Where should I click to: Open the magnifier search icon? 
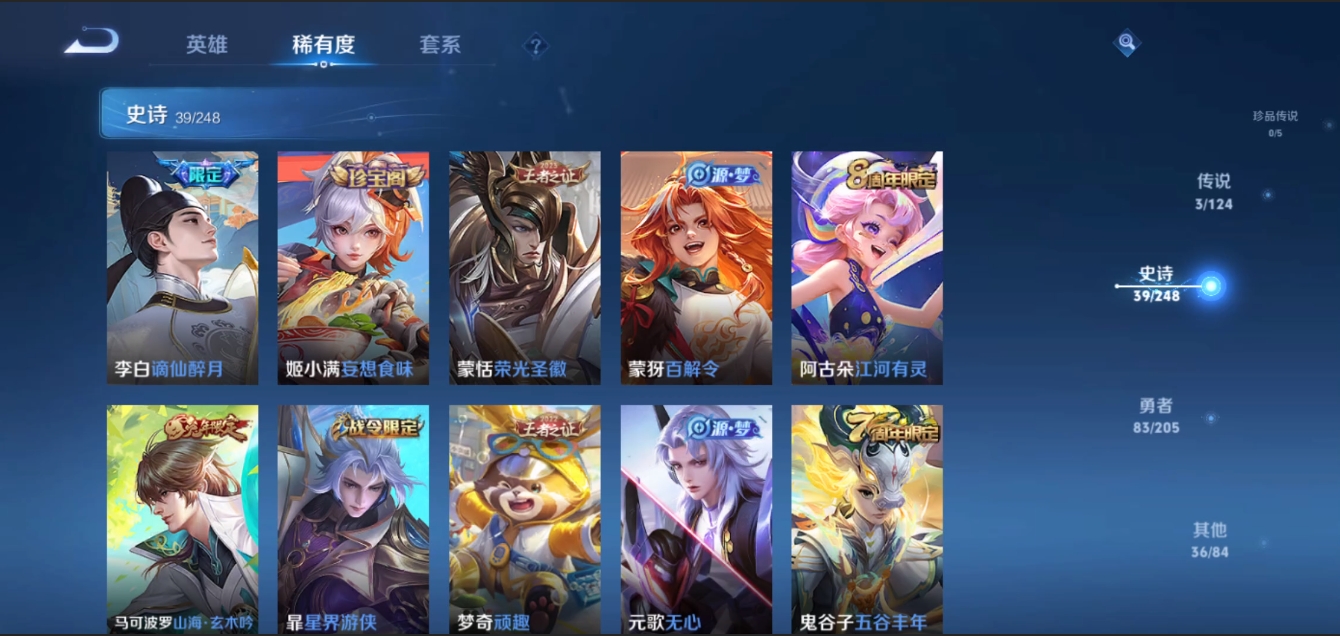point(1127,42)
